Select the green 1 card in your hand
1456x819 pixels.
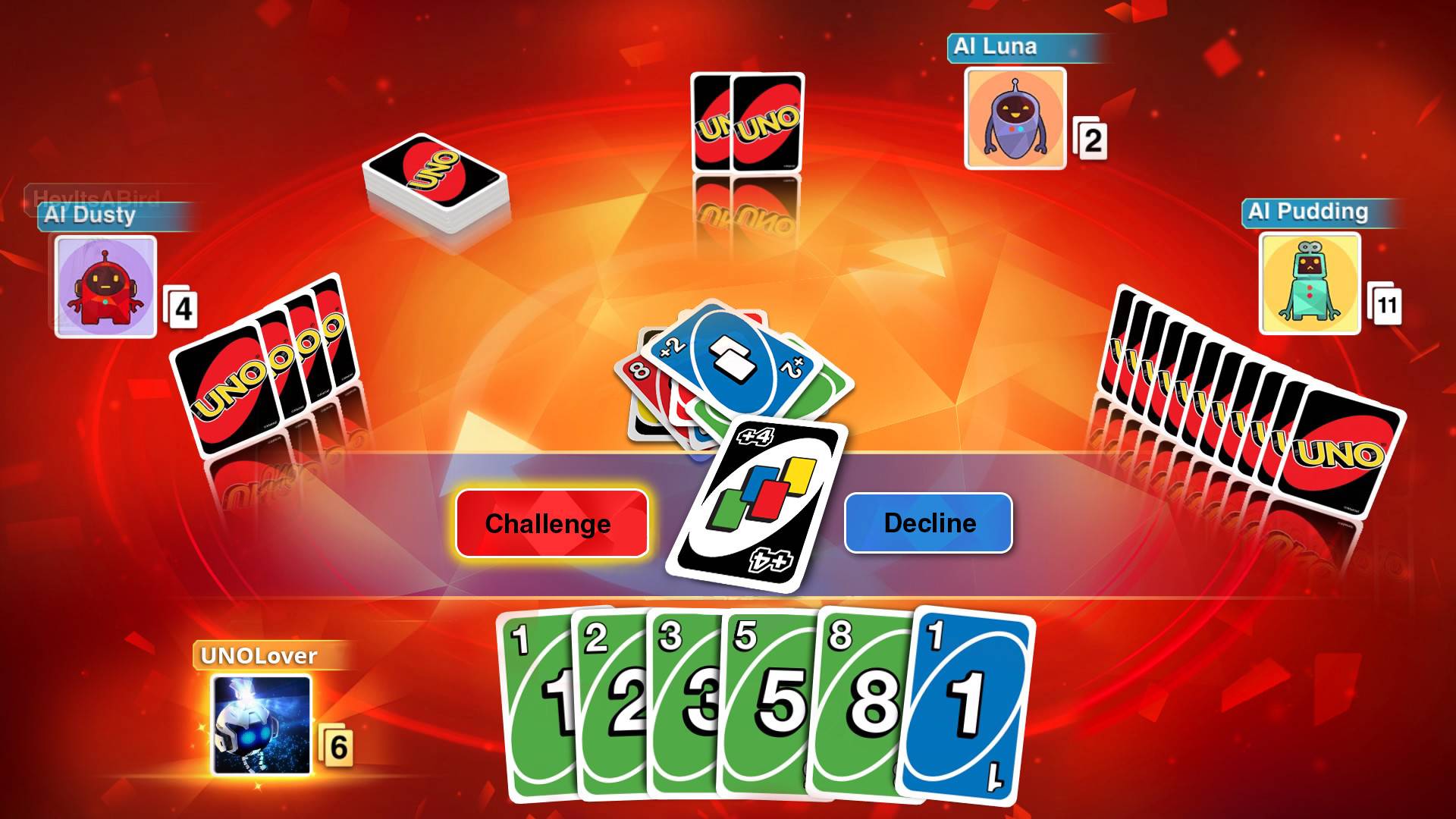click(x=538, y=705)
